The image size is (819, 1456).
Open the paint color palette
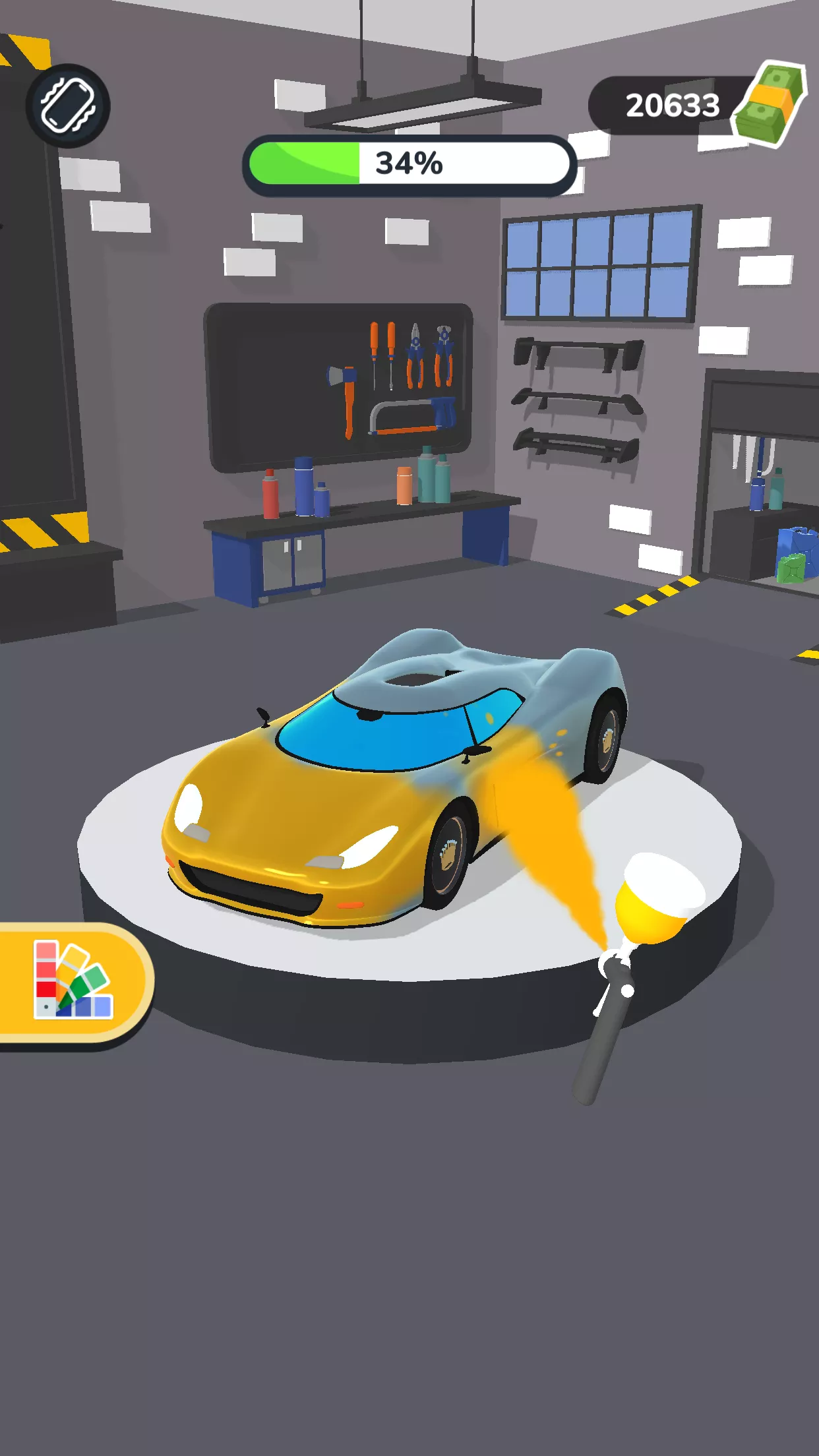pyautogui.click(x=73, y=980)
